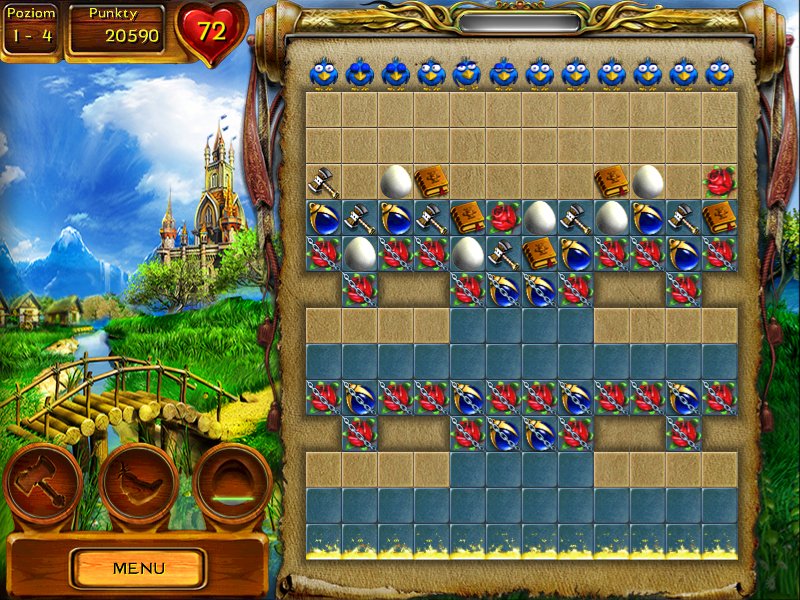Screen dimensions: 800x600
Task: Choose the unchained rose on a blue tile
Action: [x=503, y=217]
